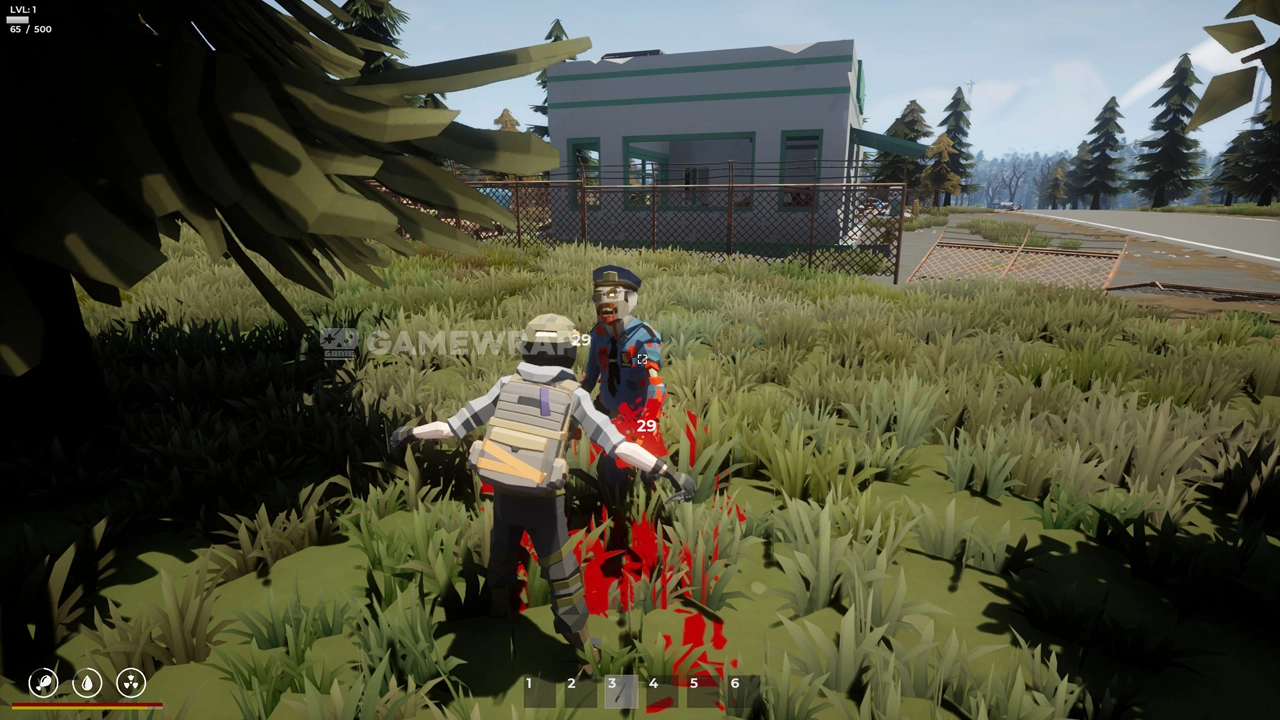Switch to hotbar slot 4

click(x=662, y=691)
